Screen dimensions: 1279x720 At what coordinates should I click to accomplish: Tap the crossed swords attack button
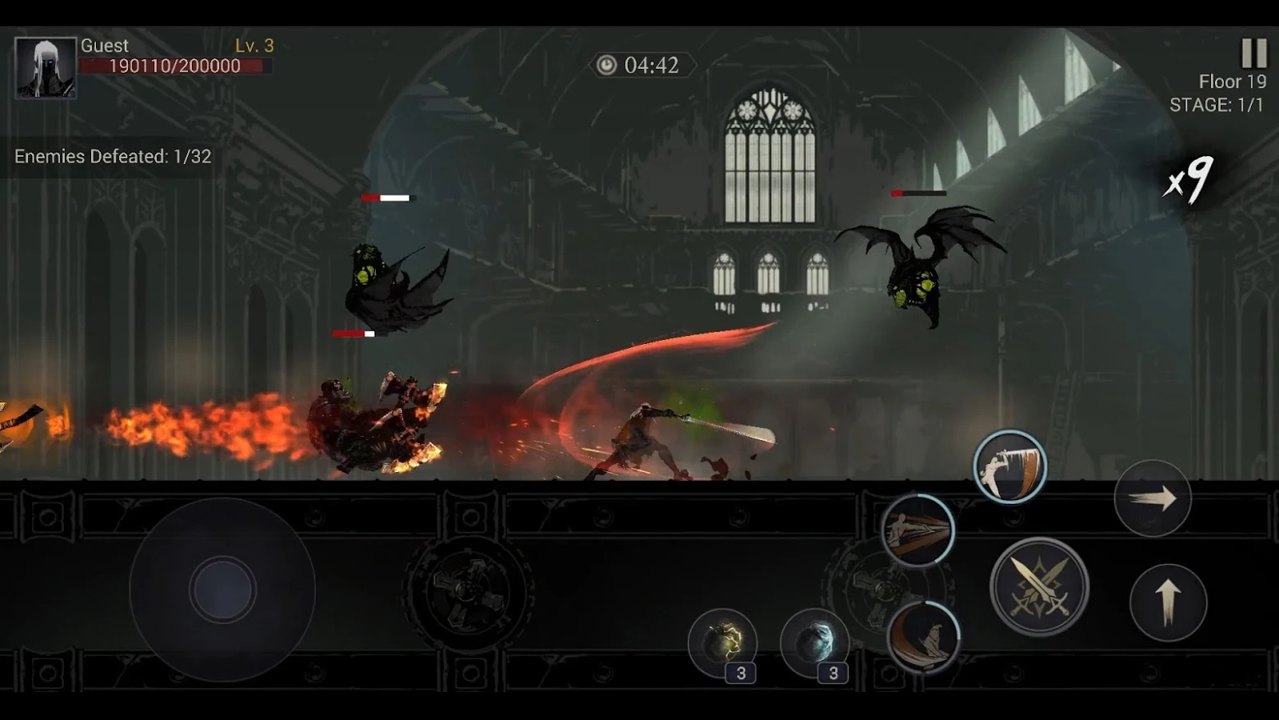click(1039, 586)
